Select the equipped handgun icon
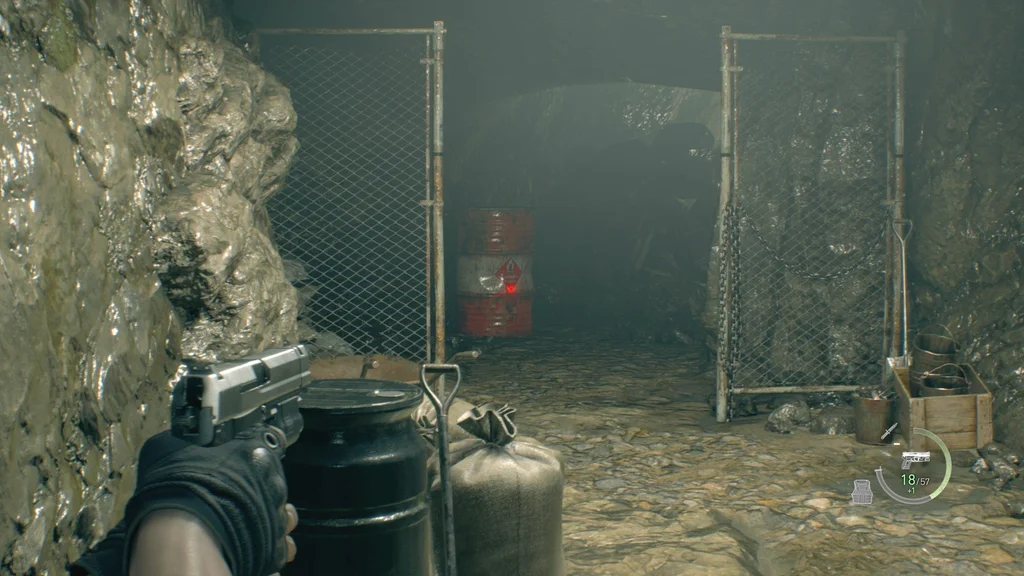This screenshot has width=1024, height=576. click(x=915, y=458)
